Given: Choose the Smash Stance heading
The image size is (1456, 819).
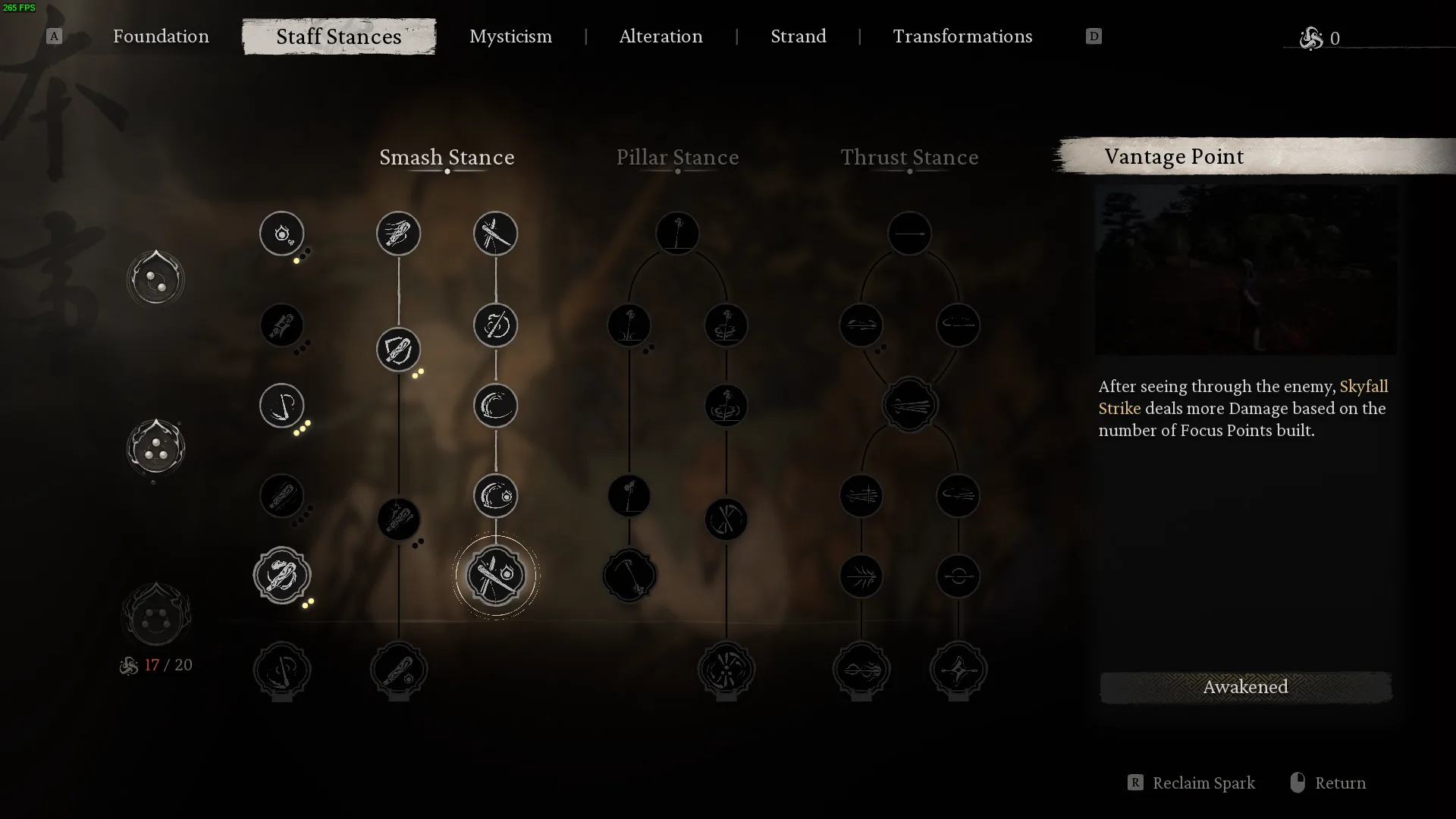Looking at the screenshot, I should pyautogui.click(x=447, y=157).
